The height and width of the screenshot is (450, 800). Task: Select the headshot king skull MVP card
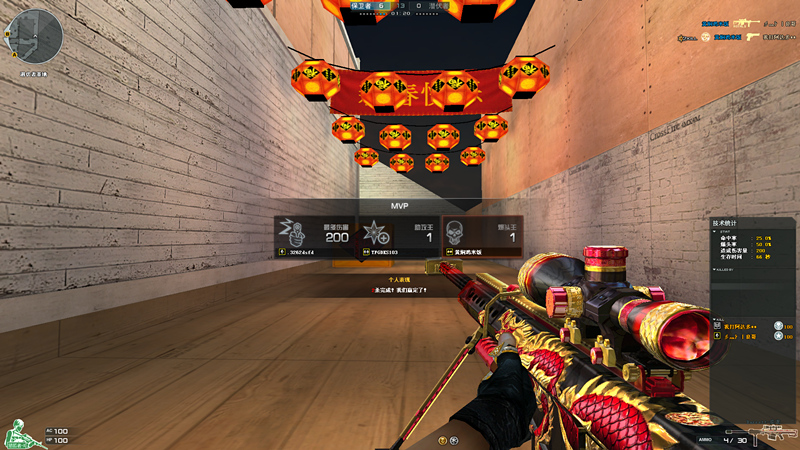[x=482, y=237]
